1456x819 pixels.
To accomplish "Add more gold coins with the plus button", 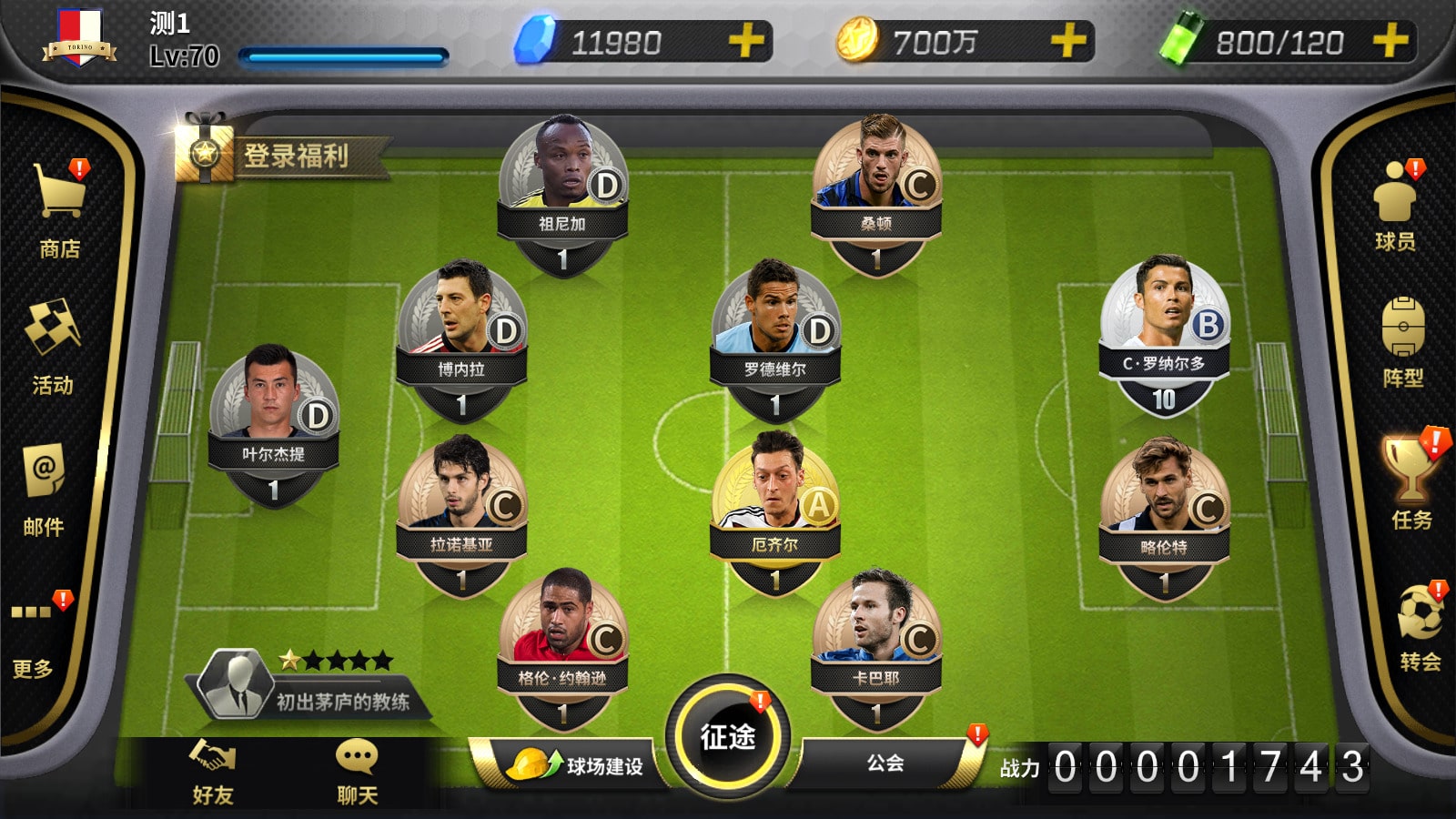I will (1067, 42).
